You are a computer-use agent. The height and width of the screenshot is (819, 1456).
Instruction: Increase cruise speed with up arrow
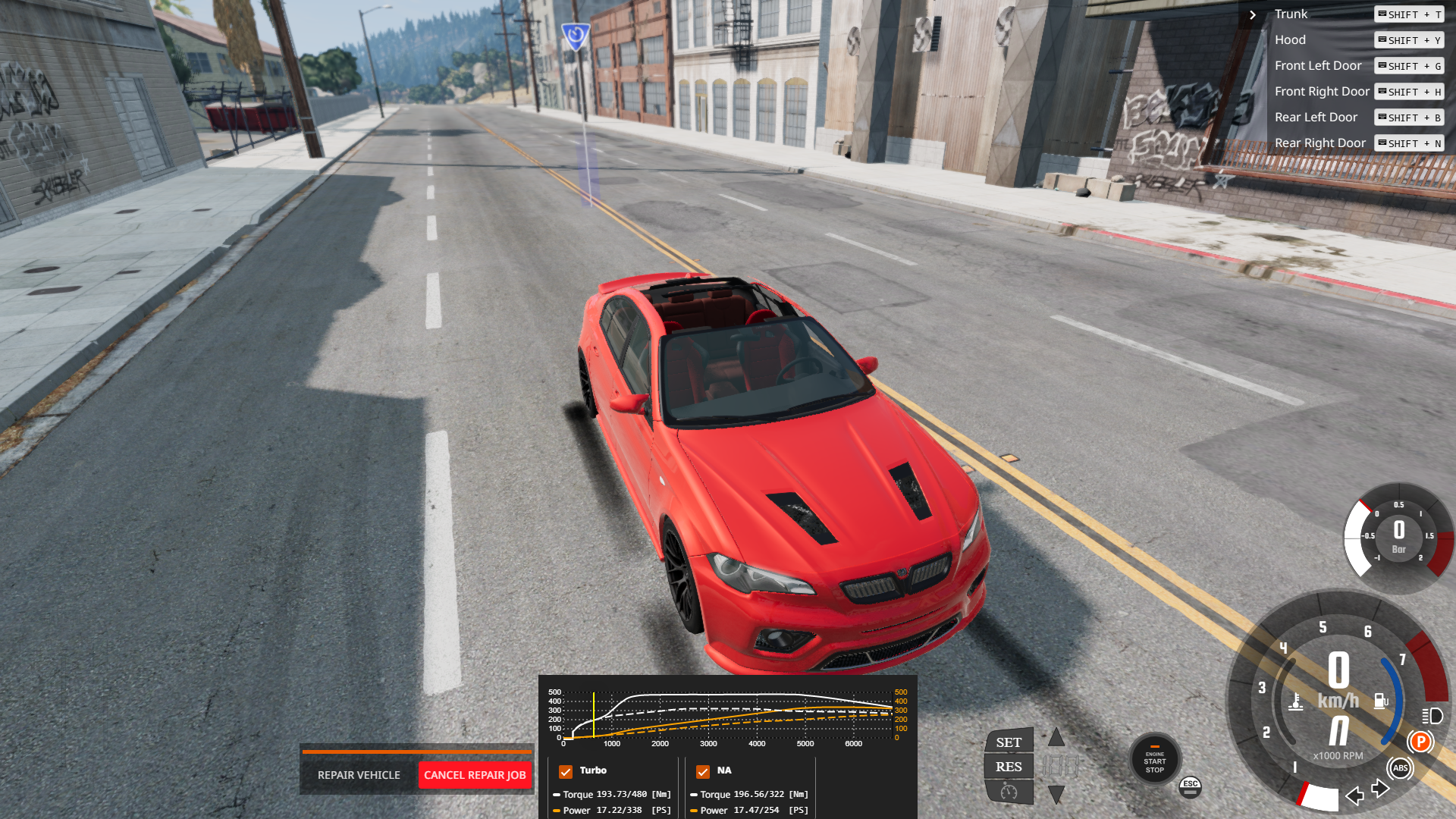[1056, 737]
